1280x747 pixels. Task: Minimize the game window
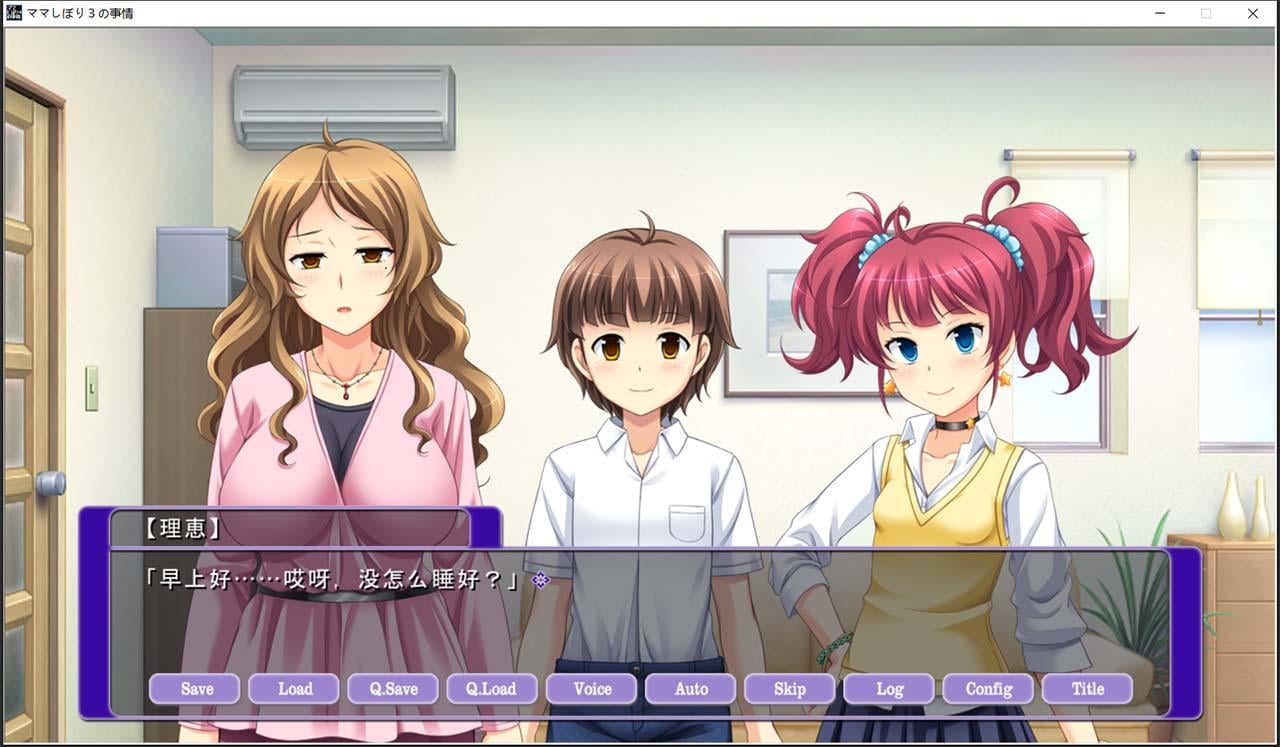coord(1160,14)
